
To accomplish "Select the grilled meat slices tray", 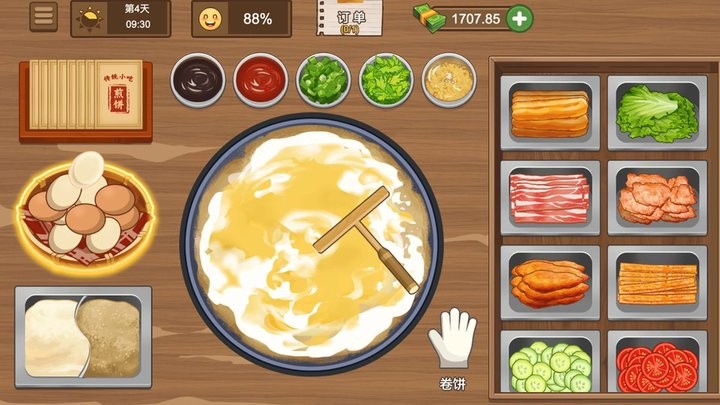I will click(656, 196).
